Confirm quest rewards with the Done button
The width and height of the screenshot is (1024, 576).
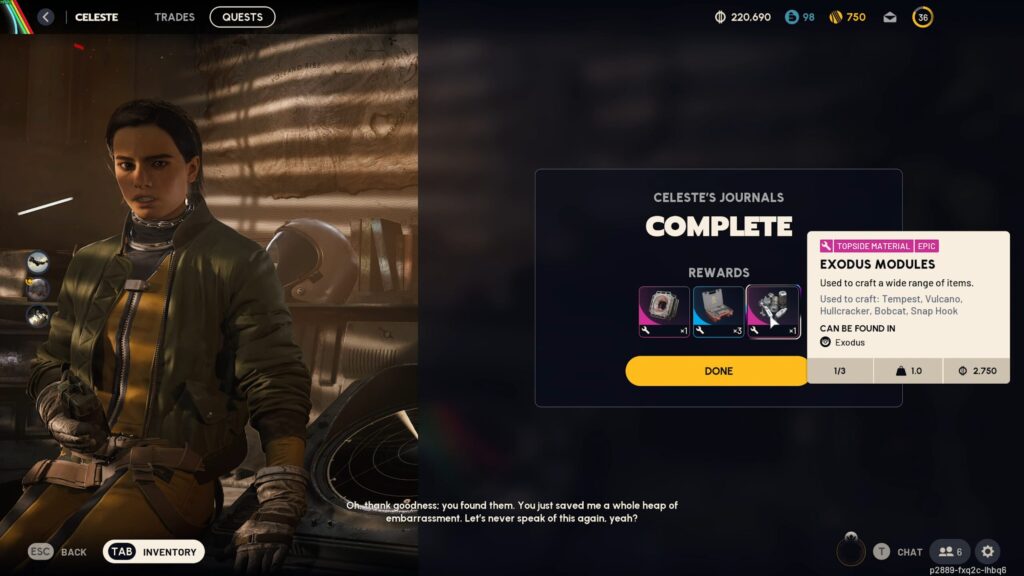[x=718, y=371]
